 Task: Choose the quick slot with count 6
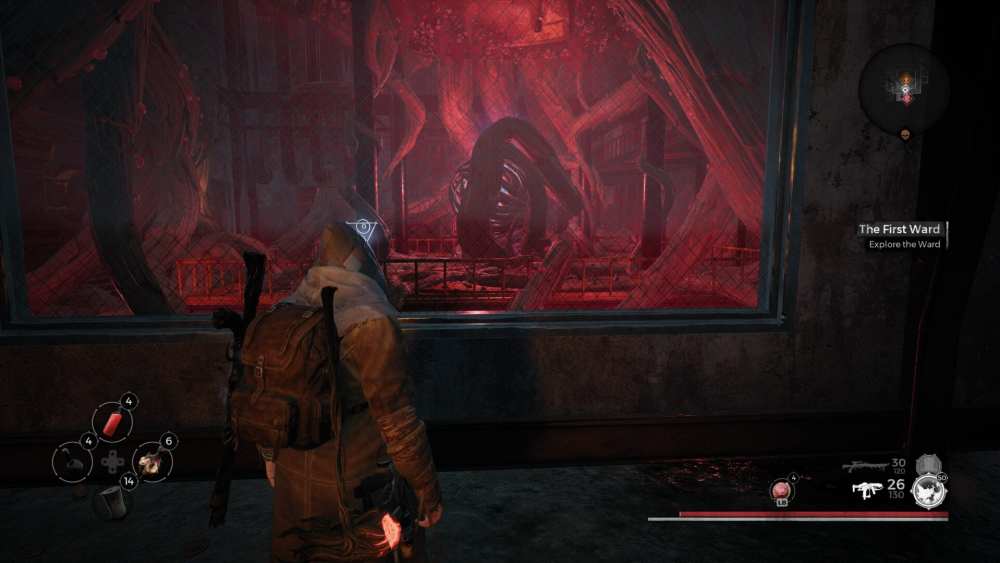point(152,461)
